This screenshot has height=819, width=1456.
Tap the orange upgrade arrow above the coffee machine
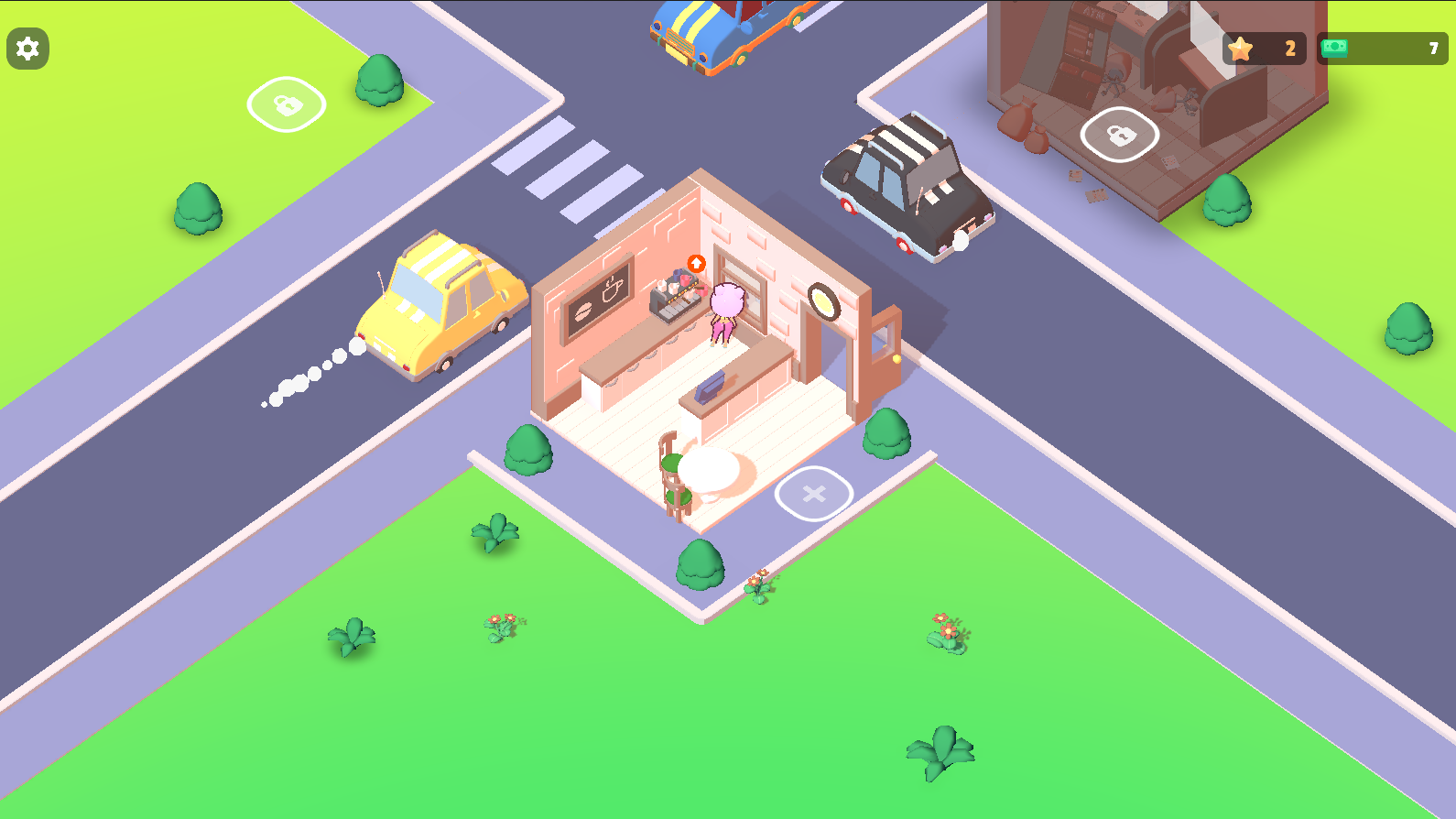pyautogui.click(x=696, y=262)
